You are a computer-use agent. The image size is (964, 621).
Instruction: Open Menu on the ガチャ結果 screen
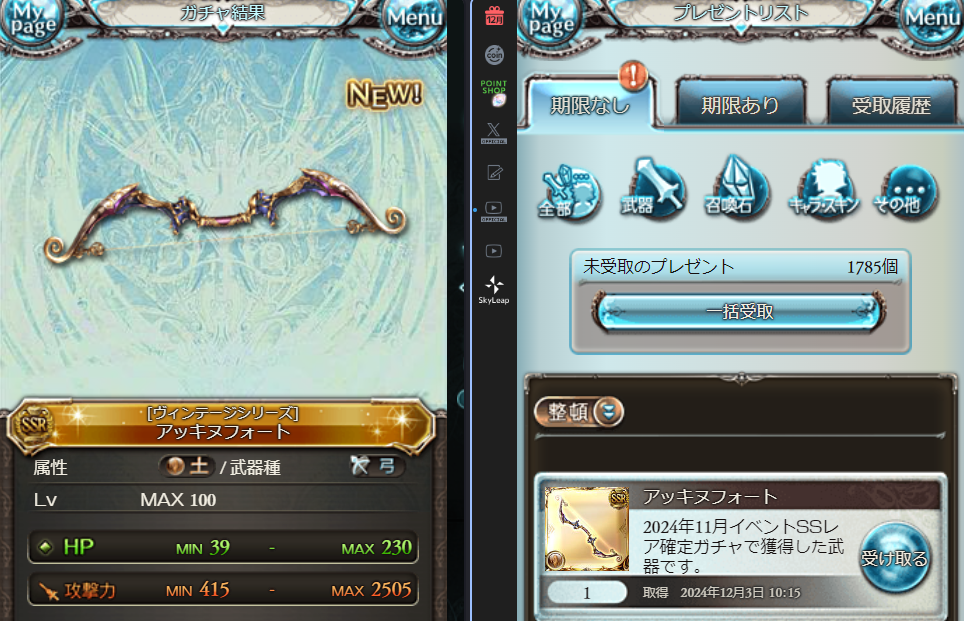tap(415, 18)
